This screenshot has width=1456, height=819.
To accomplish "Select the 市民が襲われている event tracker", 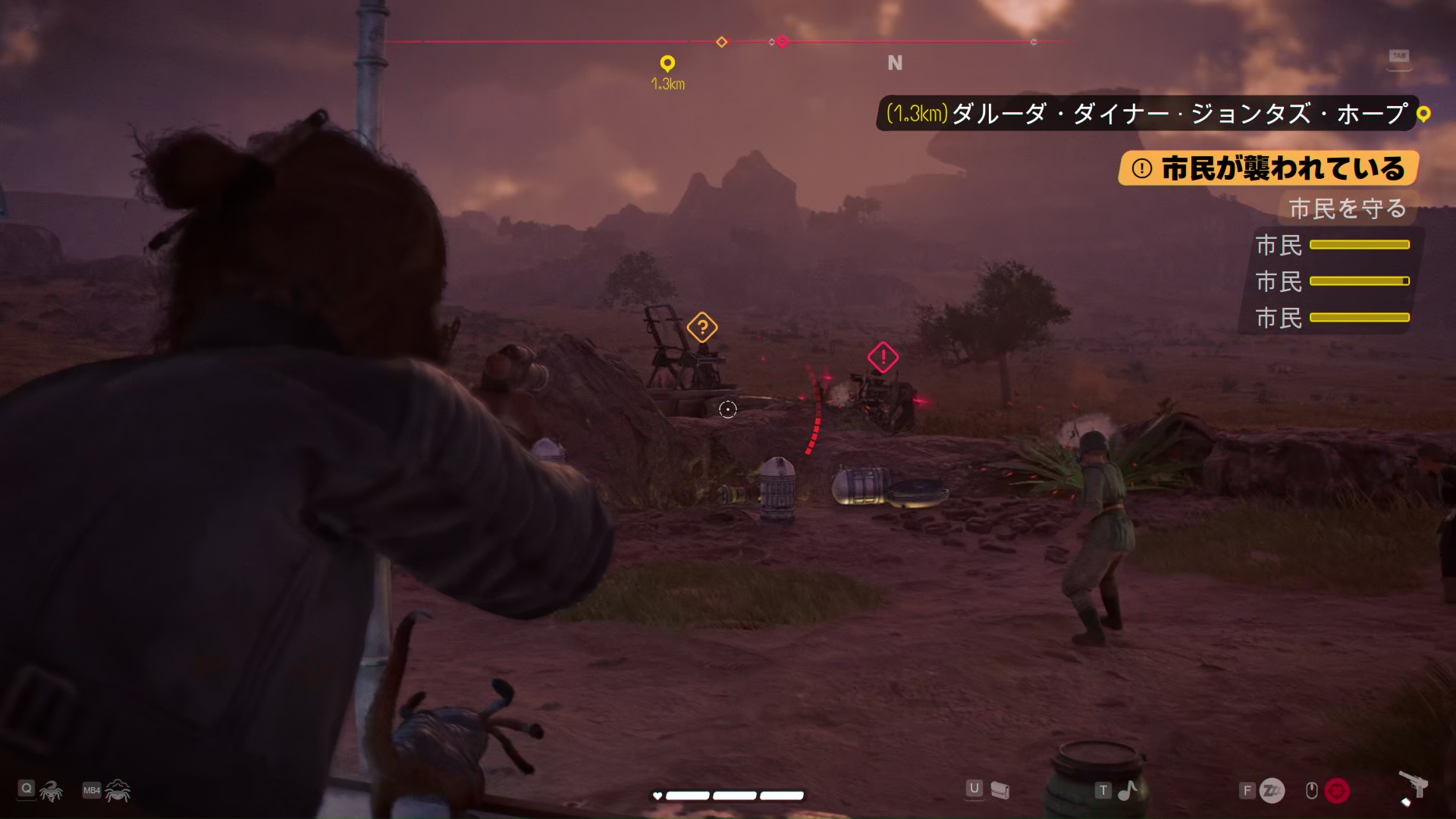I will pyautogui.click(x=1268, y=168).
